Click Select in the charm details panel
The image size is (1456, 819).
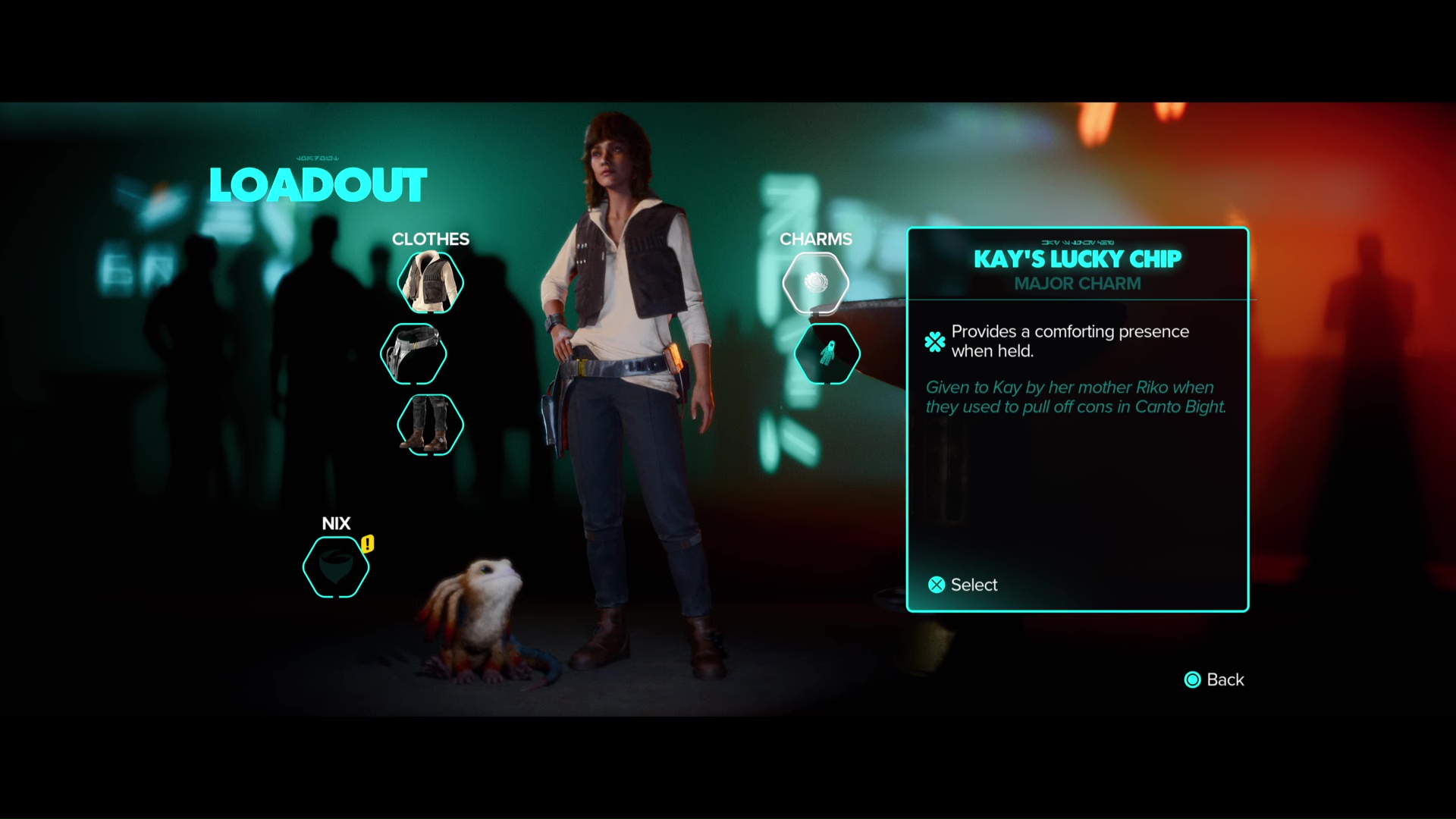963,585
